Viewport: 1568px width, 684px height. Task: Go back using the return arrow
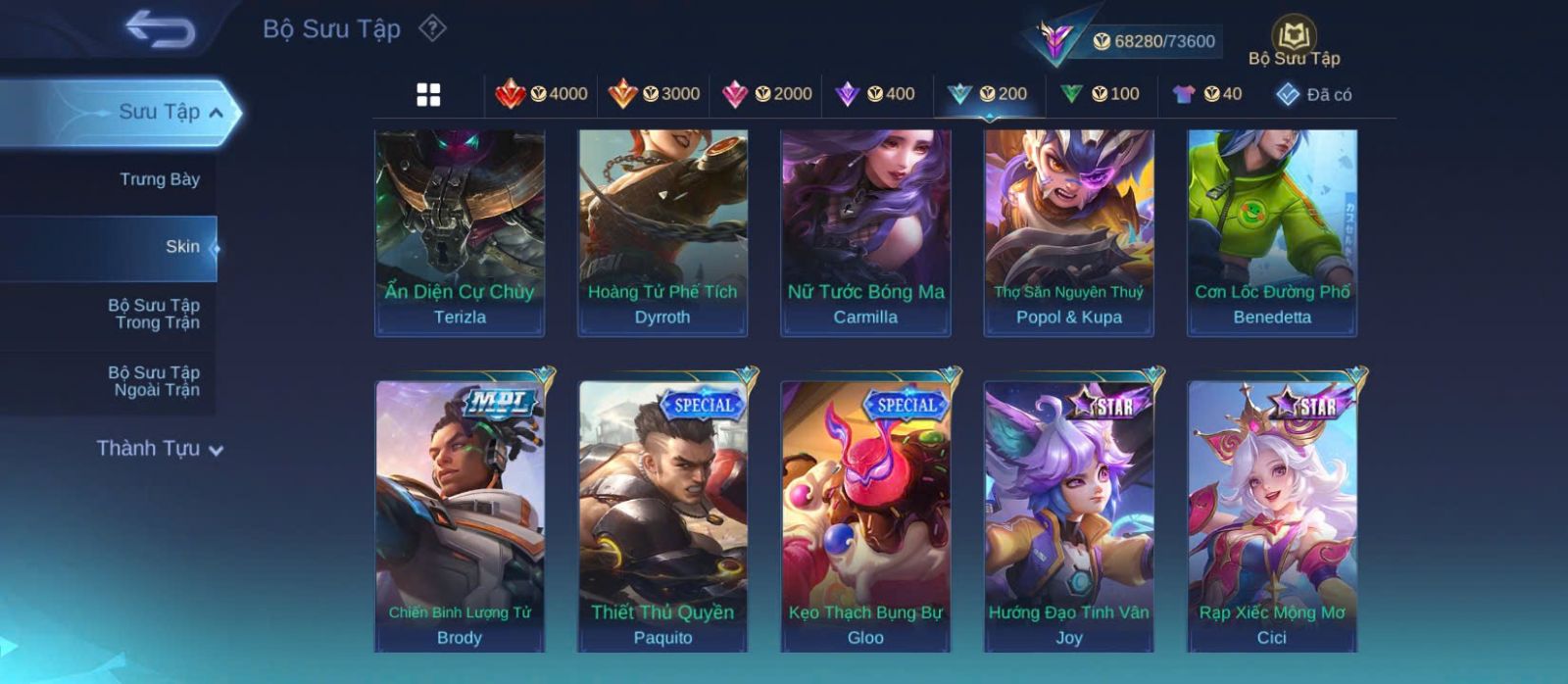[x=160, y=29]
